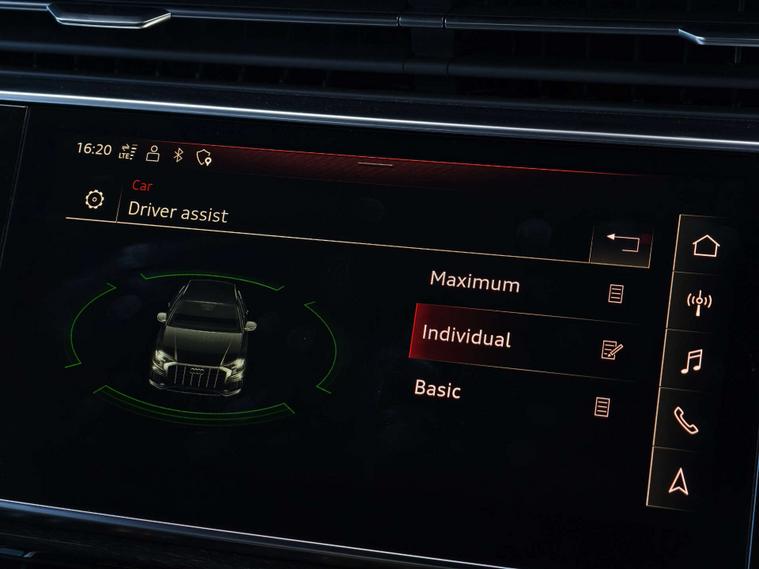759x569 pixels.
Task: Open the music note media icon
Action: point(692,361)
